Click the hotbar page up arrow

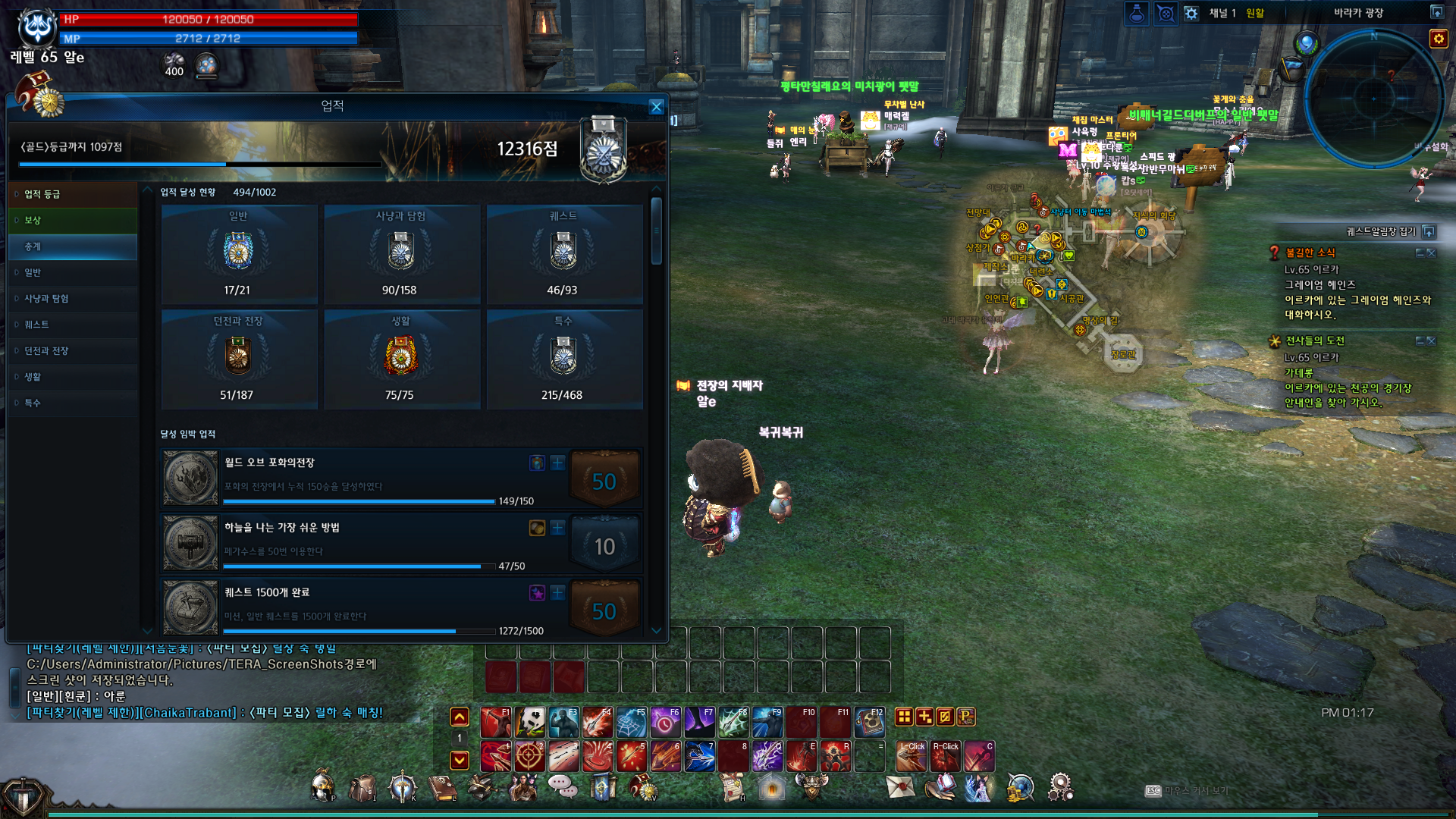[x=460, y=717]
